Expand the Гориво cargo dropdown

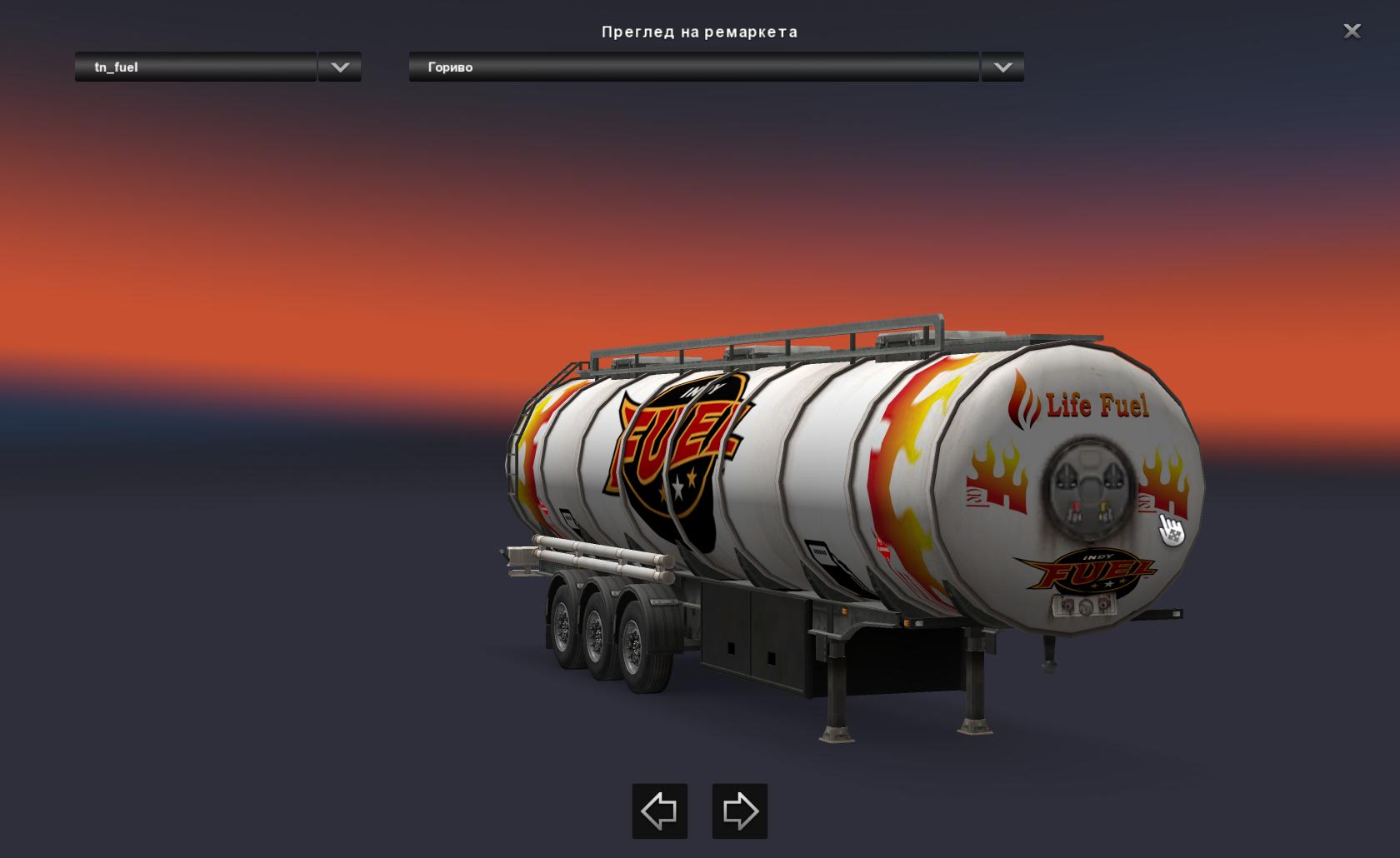tap(1002, 67)
